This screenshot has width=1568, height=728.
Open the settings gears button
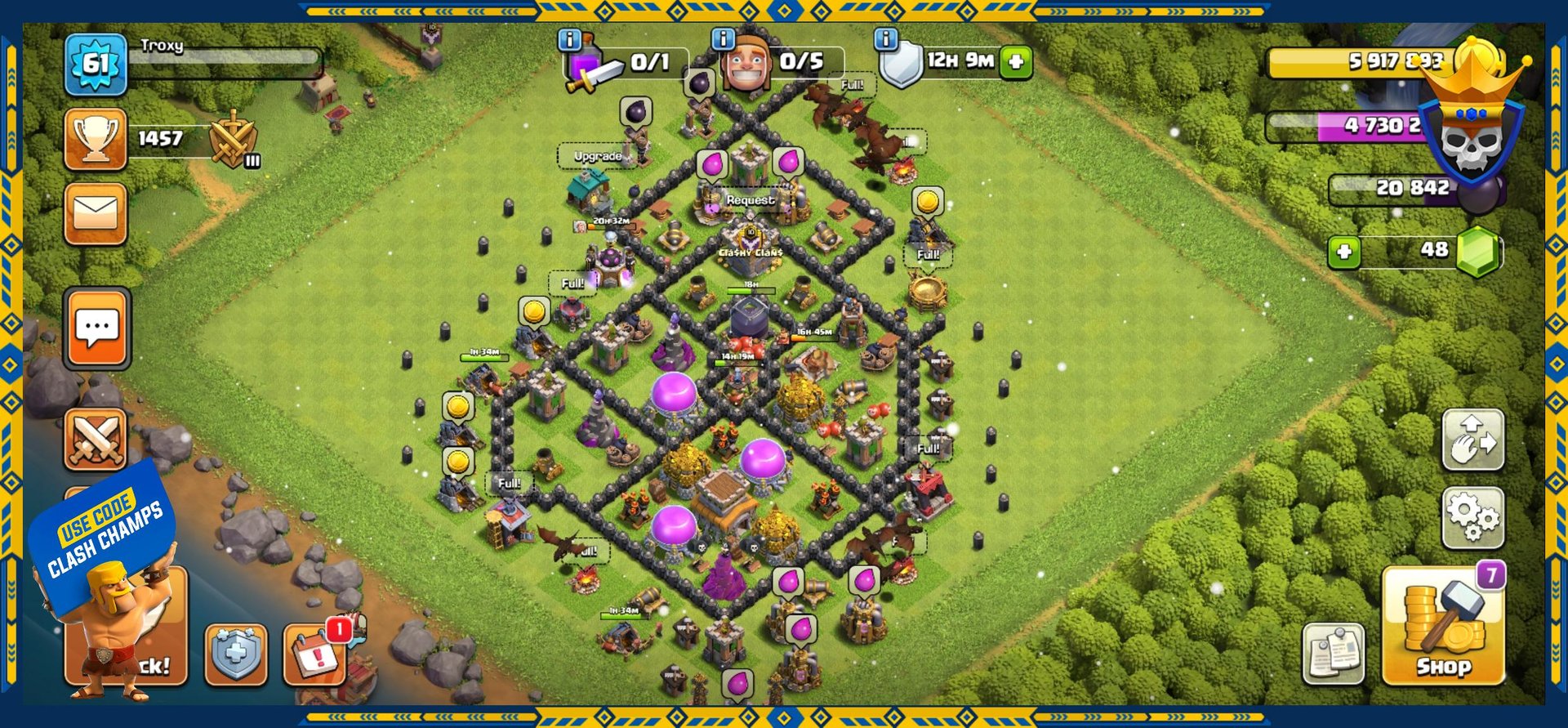point(1472,518)
